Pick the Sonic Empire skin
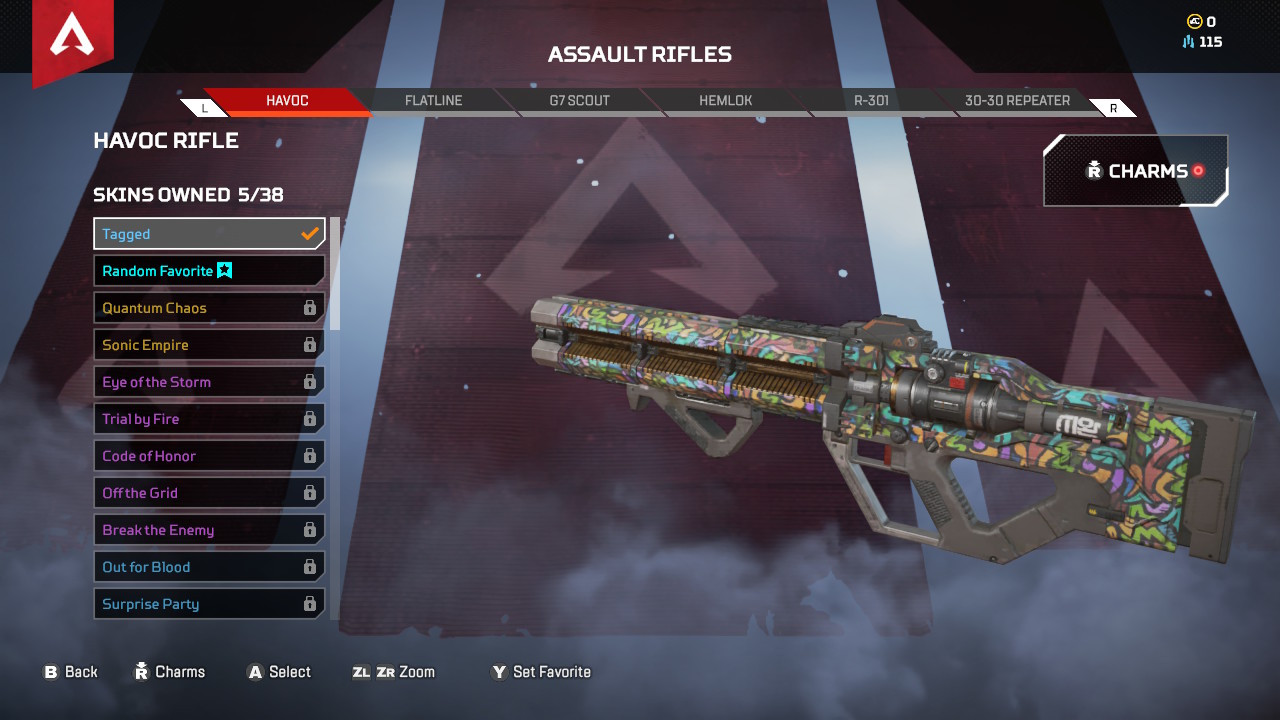The width and height of the screenshot is (1280, 720). click(x=209, y=345)
